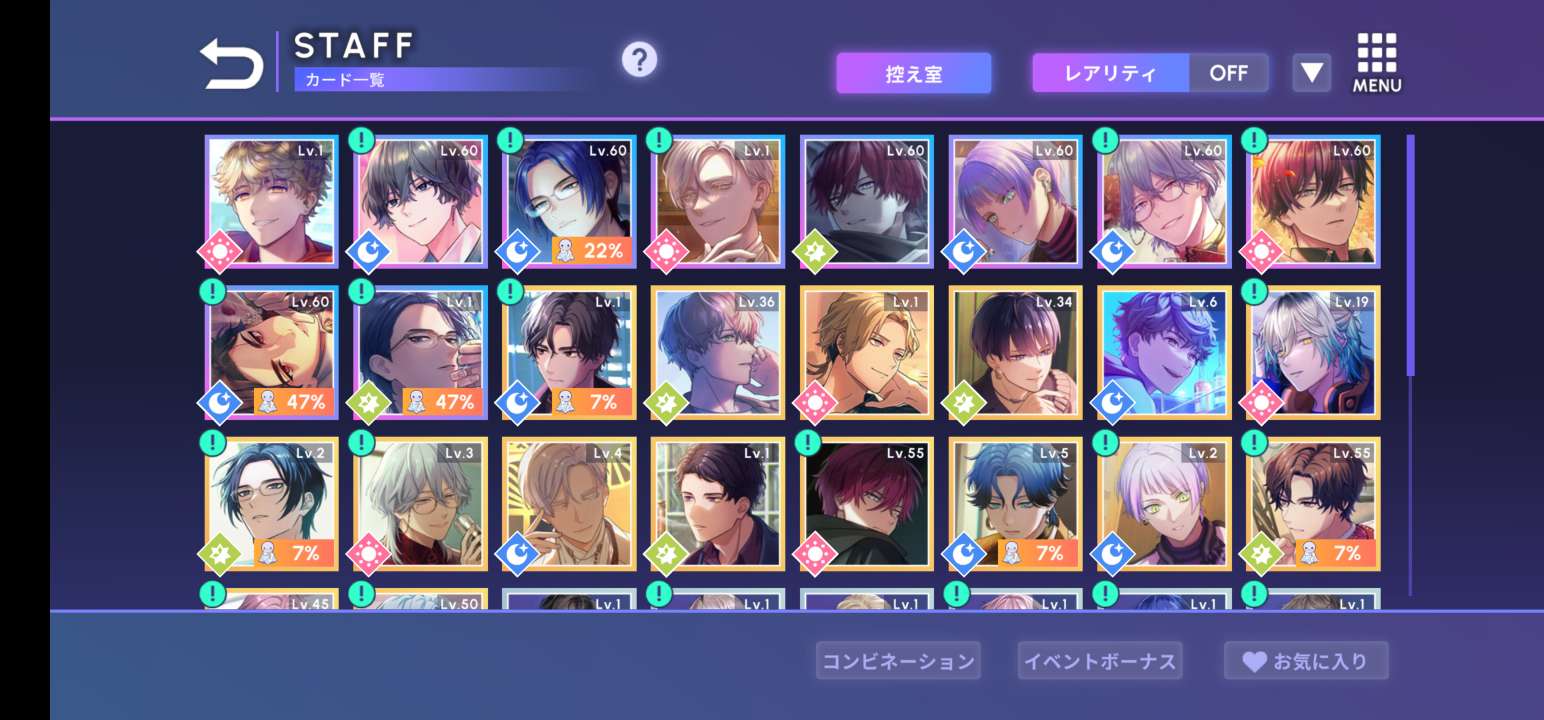The image size is (1544, 720).
Task: Open the 控え室 waiting room
Action: coord(913,73)
